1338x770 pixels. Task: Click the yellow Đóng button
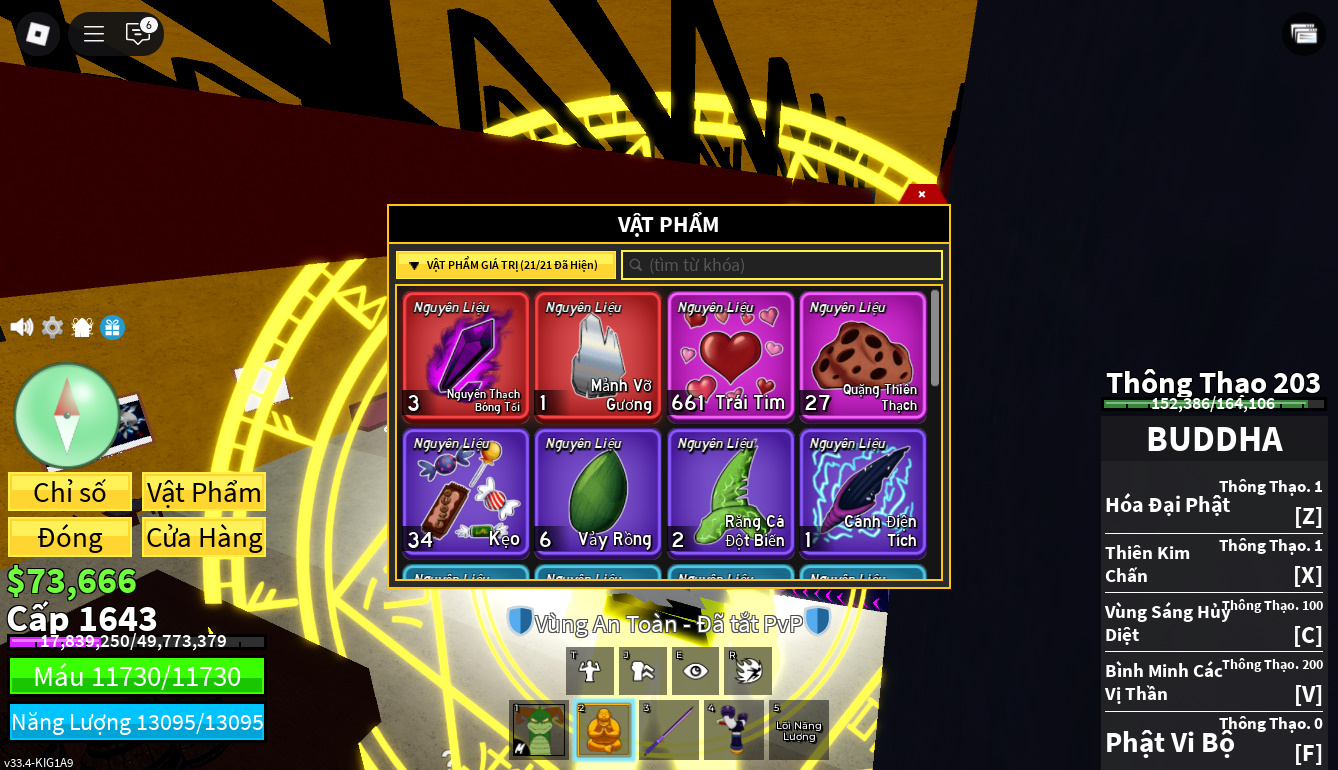click(x=70, y=537)
